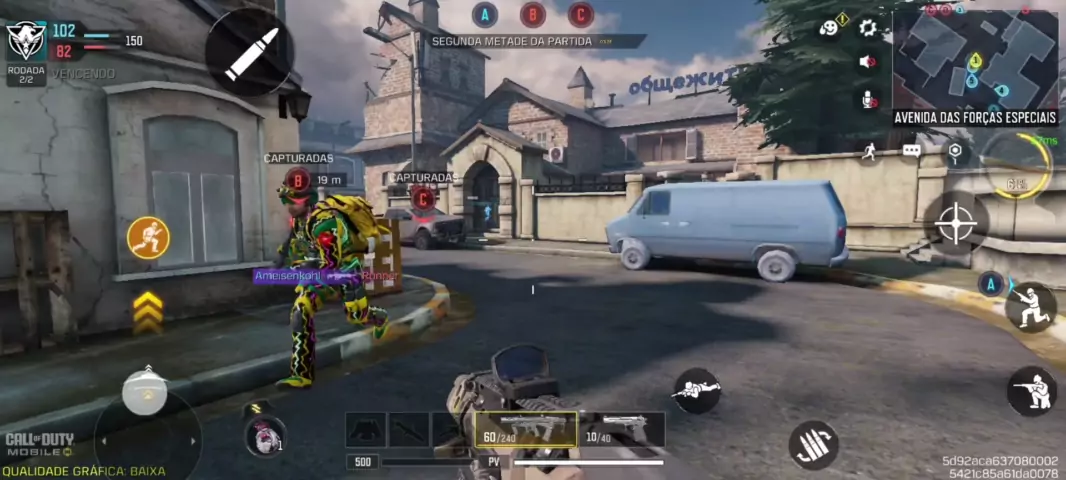Screen dimensions: 1066x480
Task: Use the operator skill icon
Action: click(x=263, y=436)
